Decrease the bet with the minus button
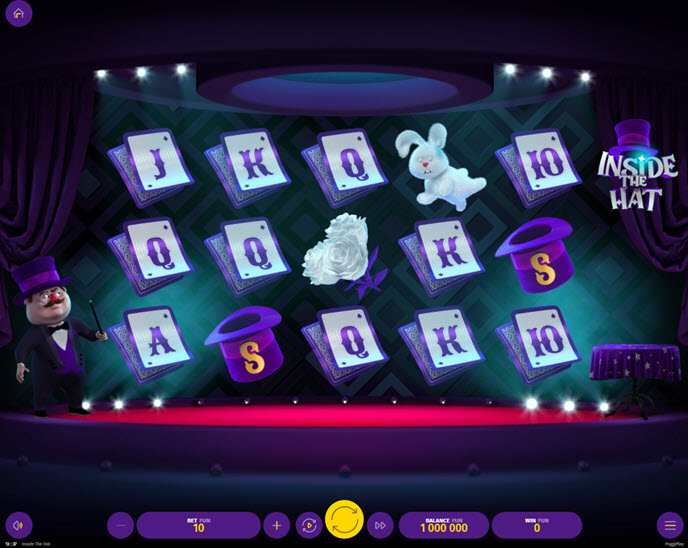The height and width of the screenshot is (548, 688). [x=120, y=525]
